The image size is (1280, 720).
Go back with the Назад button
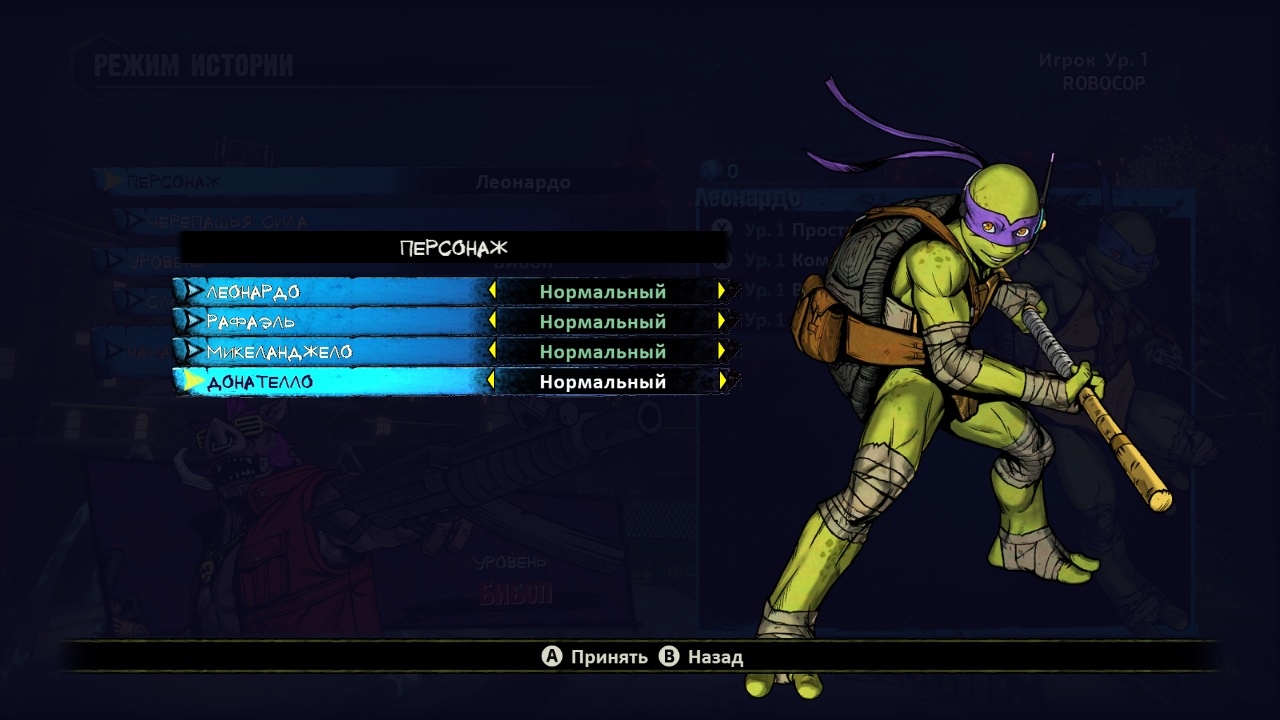coord(701,657)
